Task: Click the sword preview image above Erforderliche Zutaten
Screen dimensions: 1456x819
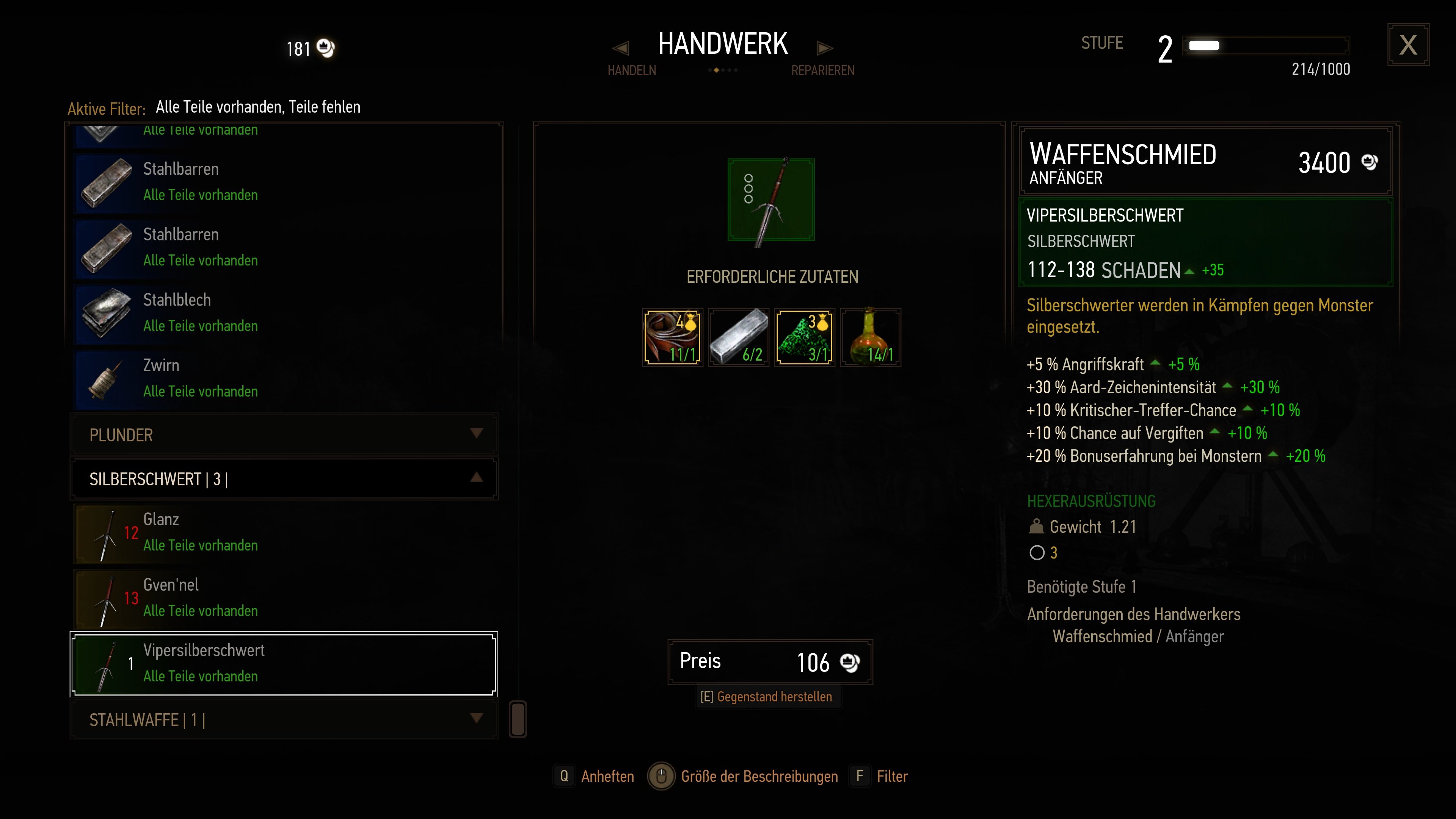Action: (771, 200)
